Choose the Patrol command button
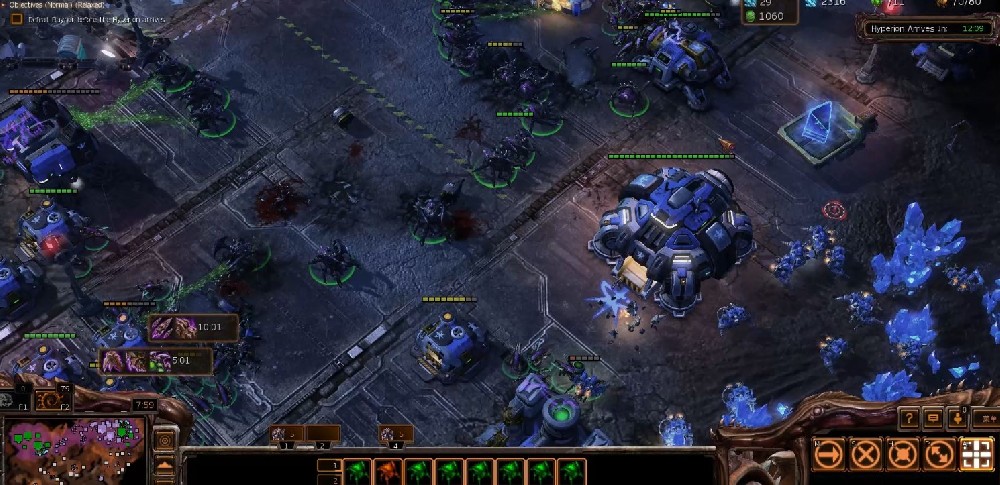The height and width of the screenshot is (485, 1000). [939, 455]
